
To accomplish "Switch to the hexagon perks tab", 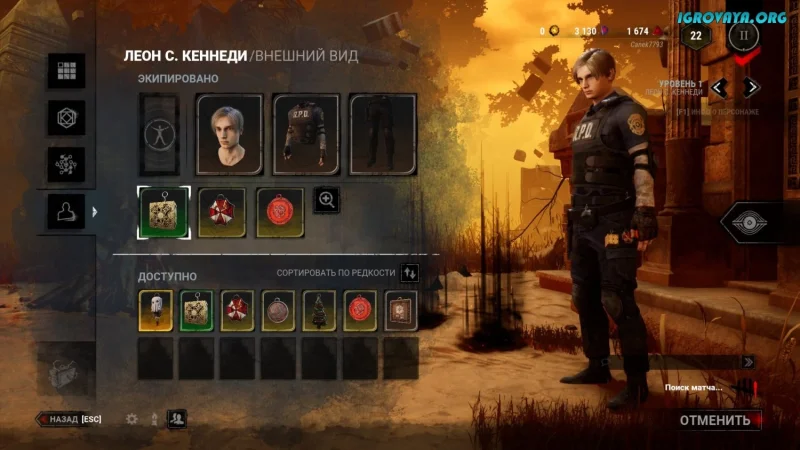I will [67, 118].
